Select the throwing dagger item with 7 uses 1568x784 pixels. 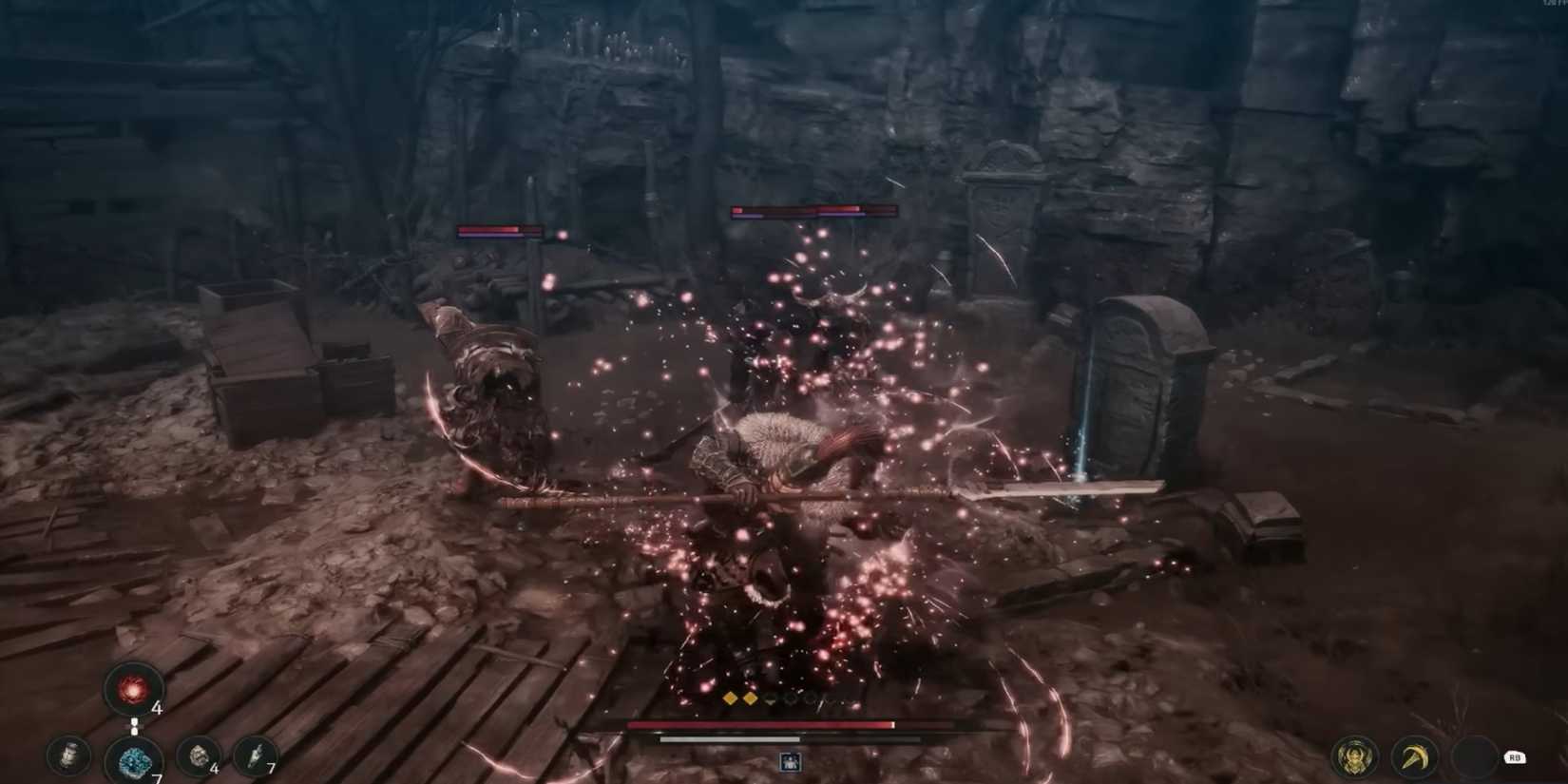255,756
